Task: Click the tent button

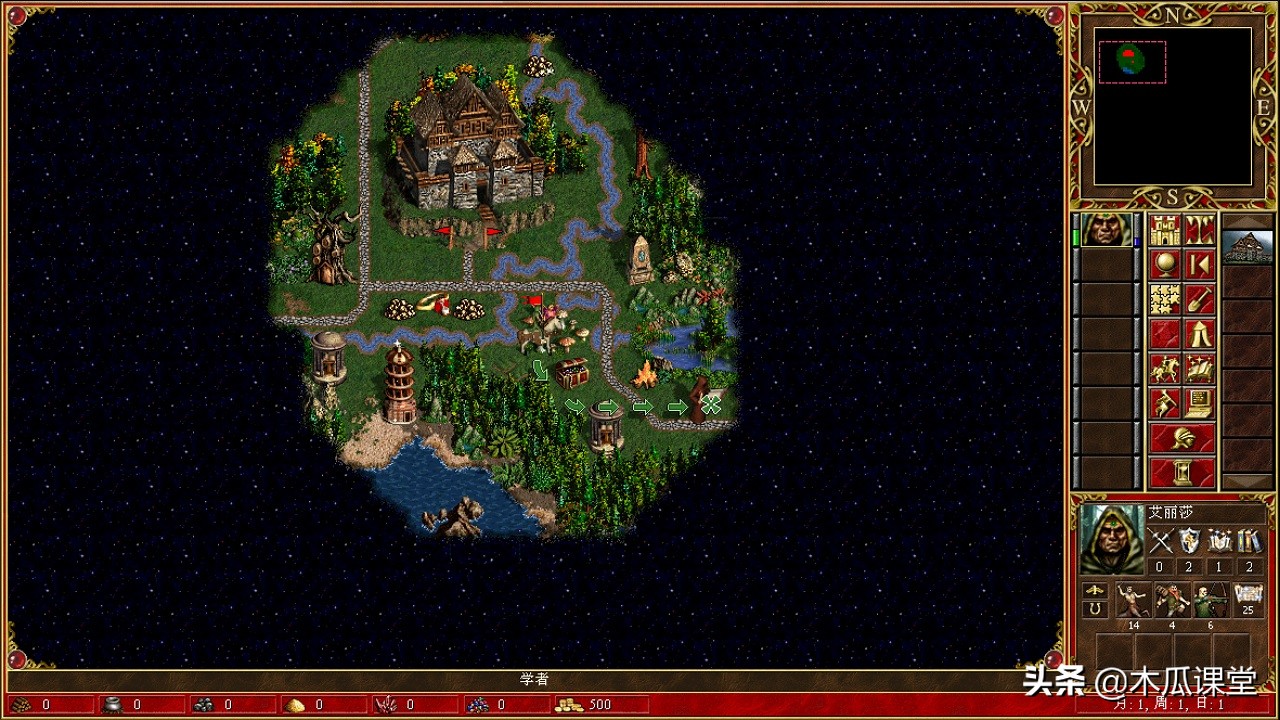Action: [1200, 334]
